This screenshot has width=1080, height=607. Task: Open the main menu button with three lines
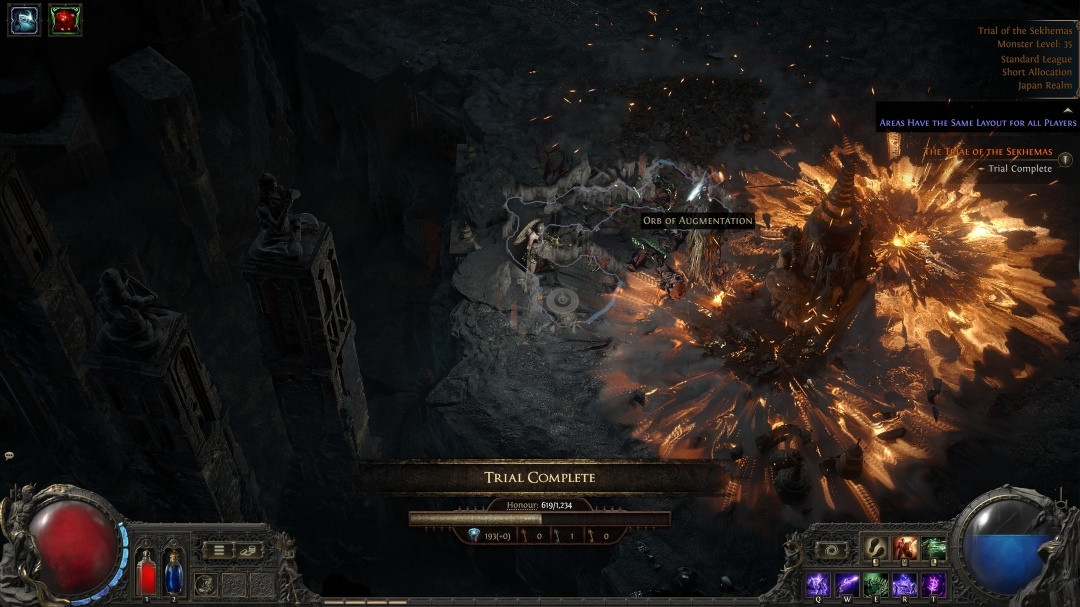click(x=219, y=550)
